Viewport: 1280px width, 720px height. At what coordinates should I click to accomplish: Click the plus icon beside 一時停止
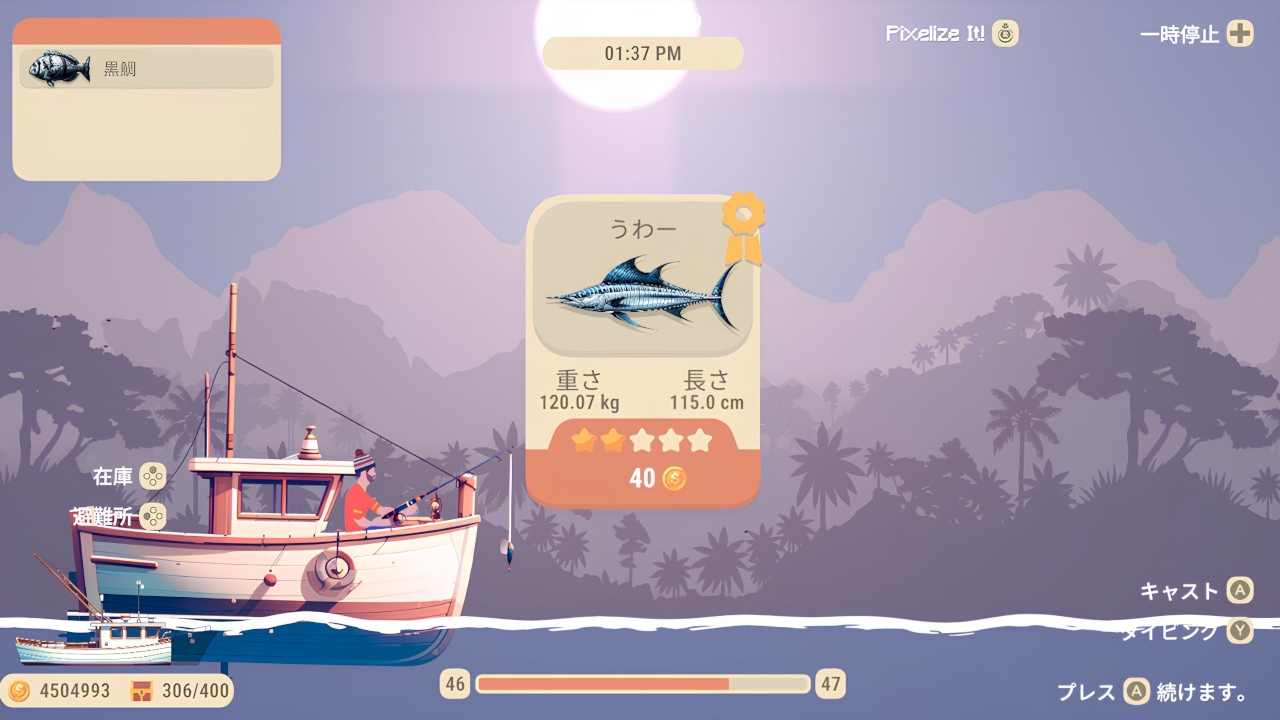point(1240,33)
